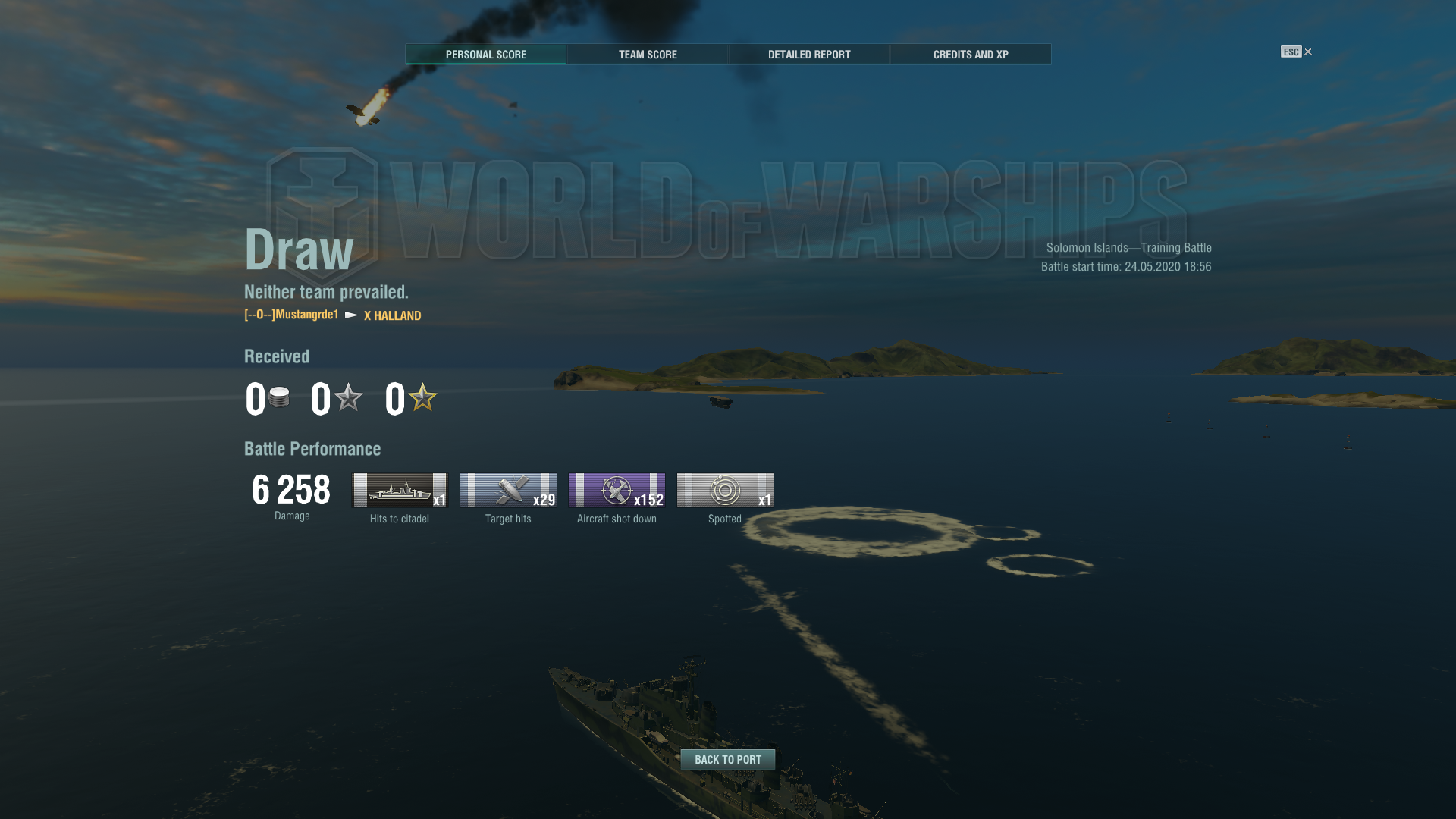Show the Detailed Report tab
Viewport: 1456px width, 819px height.
coord(809,55)
